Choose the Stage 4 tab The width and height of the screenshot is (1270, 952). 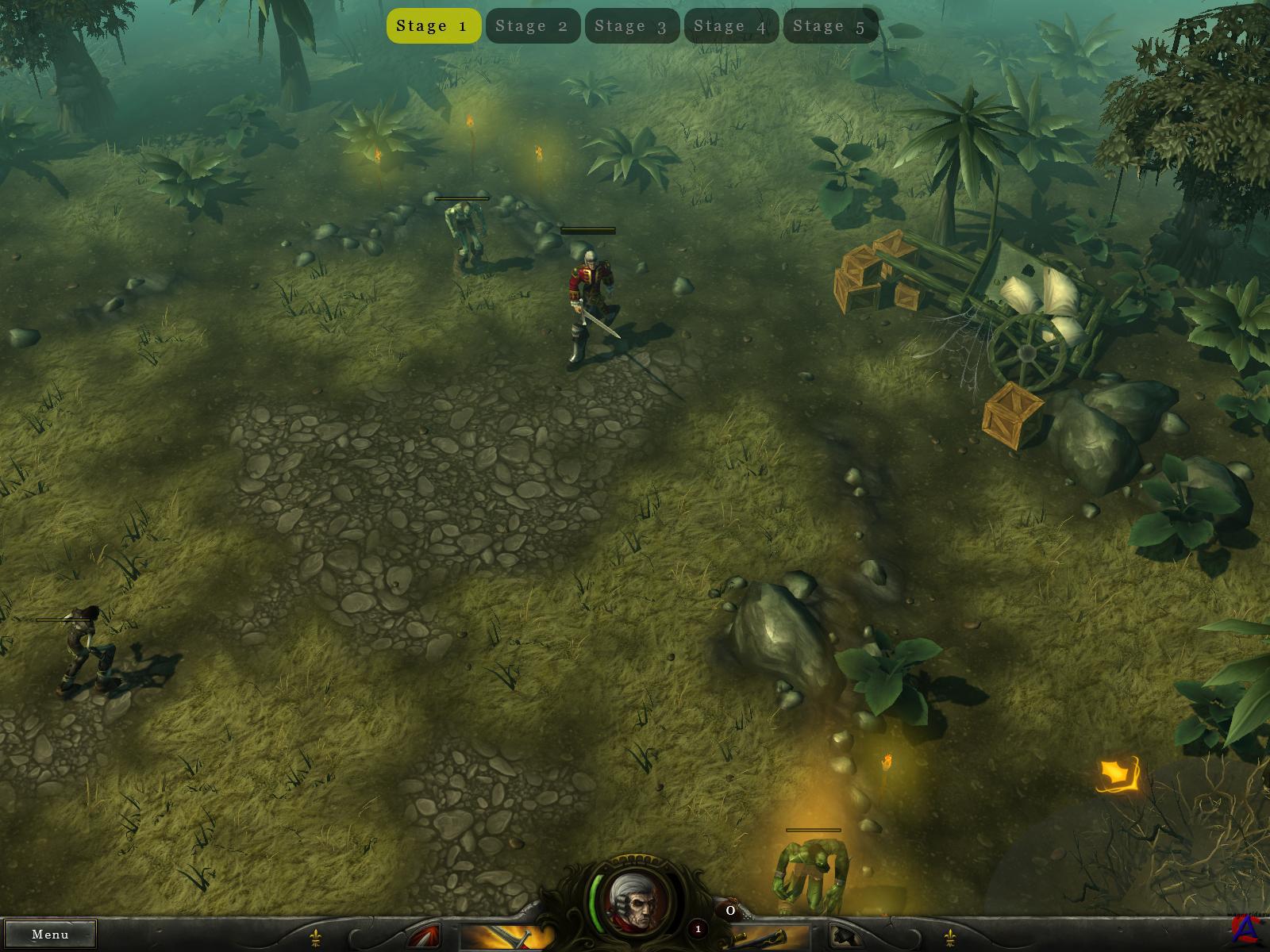point(731,26)
